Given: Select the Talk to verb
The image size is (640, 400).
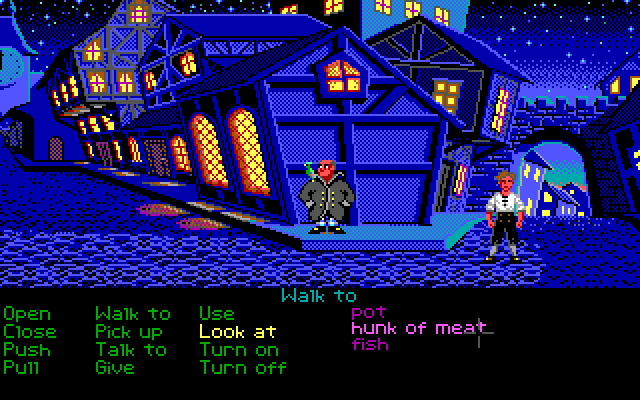Looking at the screenshot, I should (x=131, y=349).
